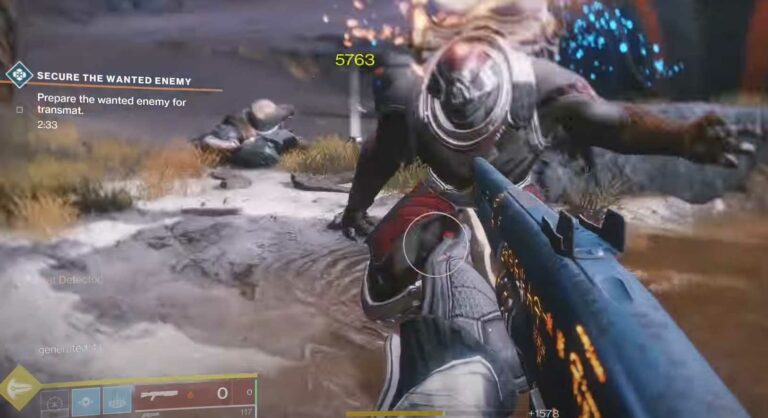Select the grey grenade ability icon

(55, 400)
